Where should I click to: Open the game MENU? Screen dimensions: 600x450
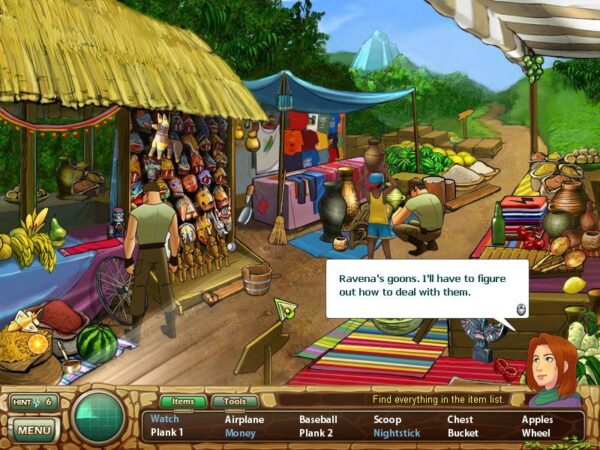tap(33, 430)
